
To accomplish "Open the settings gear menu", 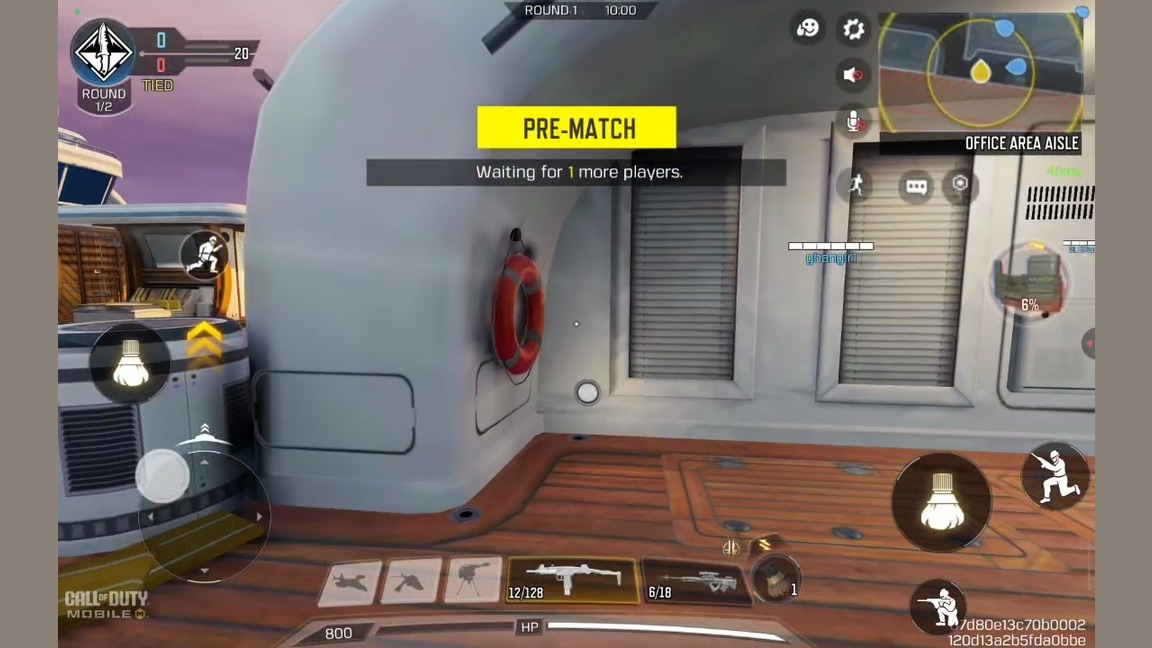I will tap(853, 29).
